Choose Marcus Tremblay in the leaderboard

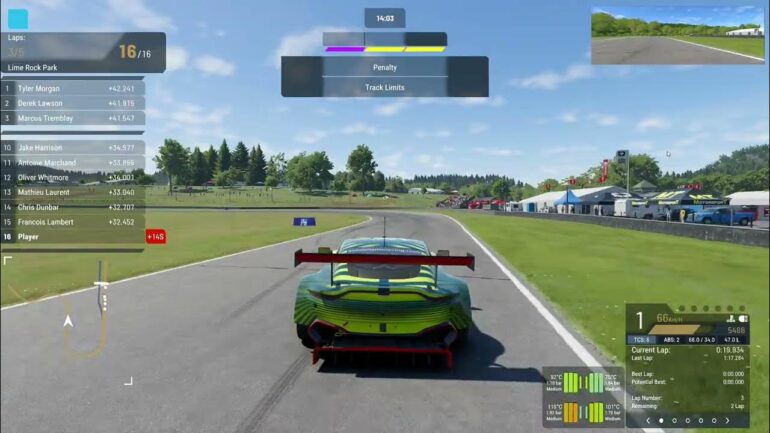[x=70, y=118]
